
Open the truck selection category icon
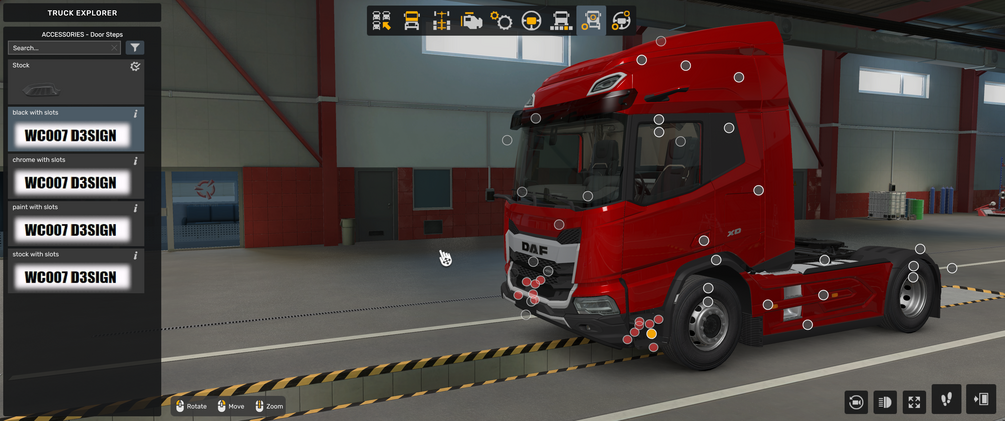pyautogui.click(x=381, y=20)
